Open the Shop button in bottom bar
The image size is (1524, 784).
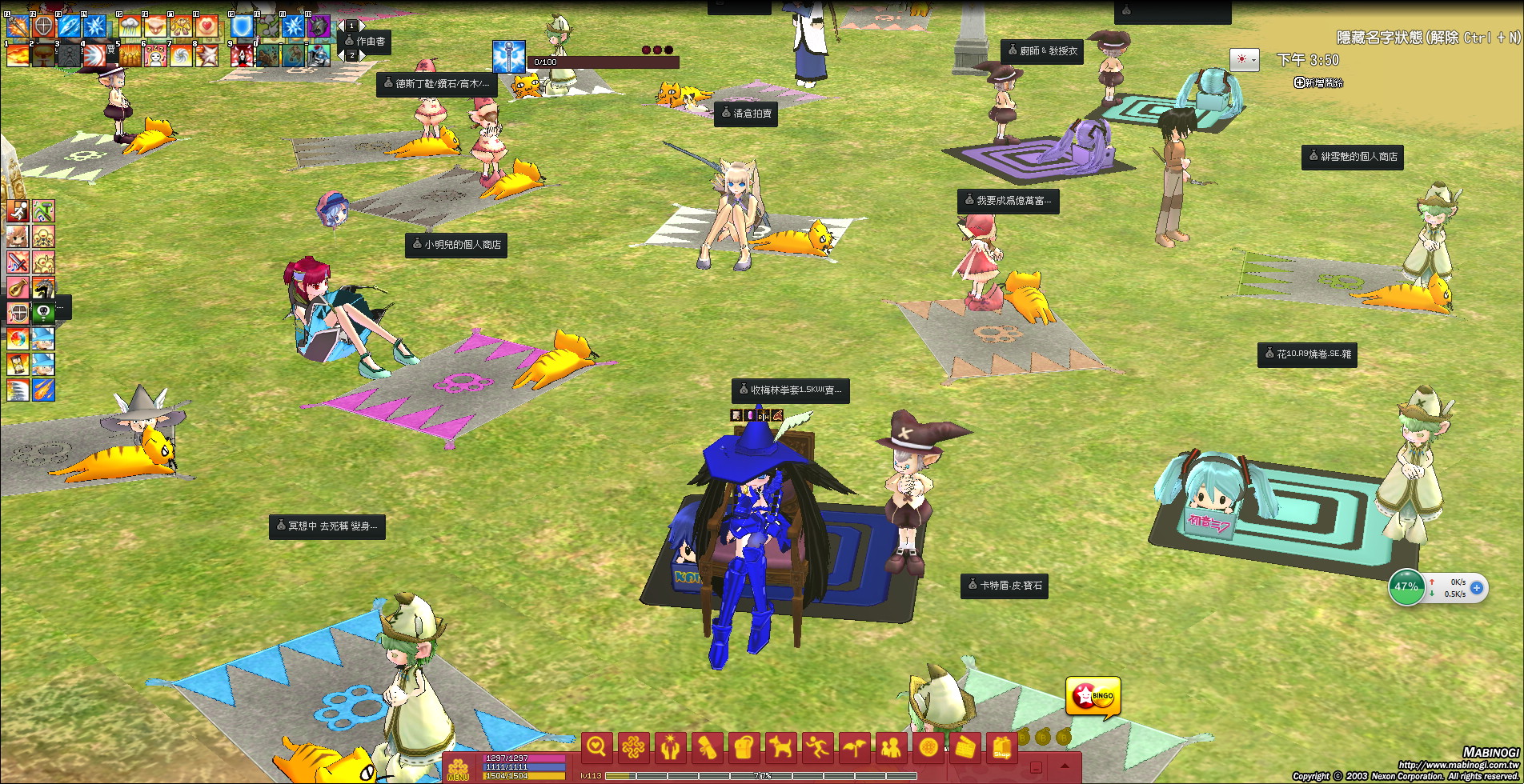pyautogui.click(x=1001, y=748)
